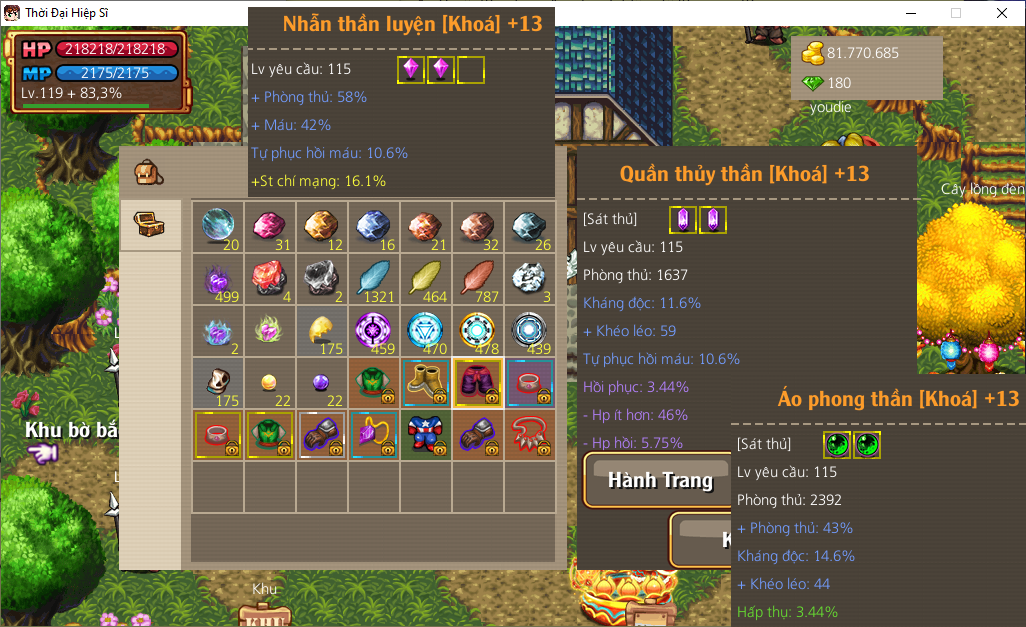Choose the golden egg stack of 175
The height and width of the screenshot is (627, 1026).
pos(322,330)
